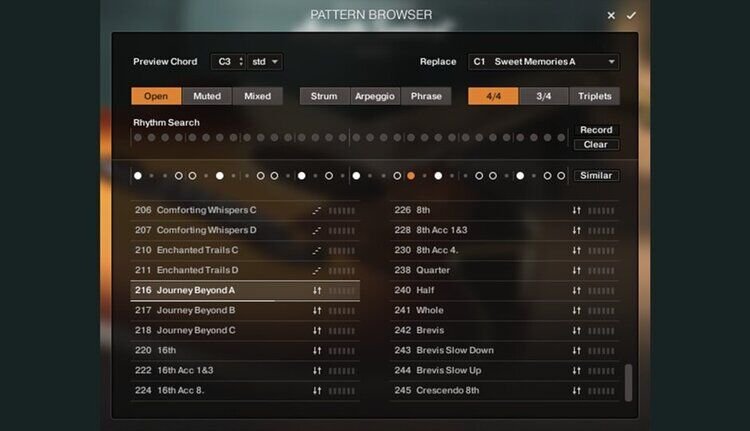Find patterns with the Similar button
750x431 pixels.
point(596,176)
